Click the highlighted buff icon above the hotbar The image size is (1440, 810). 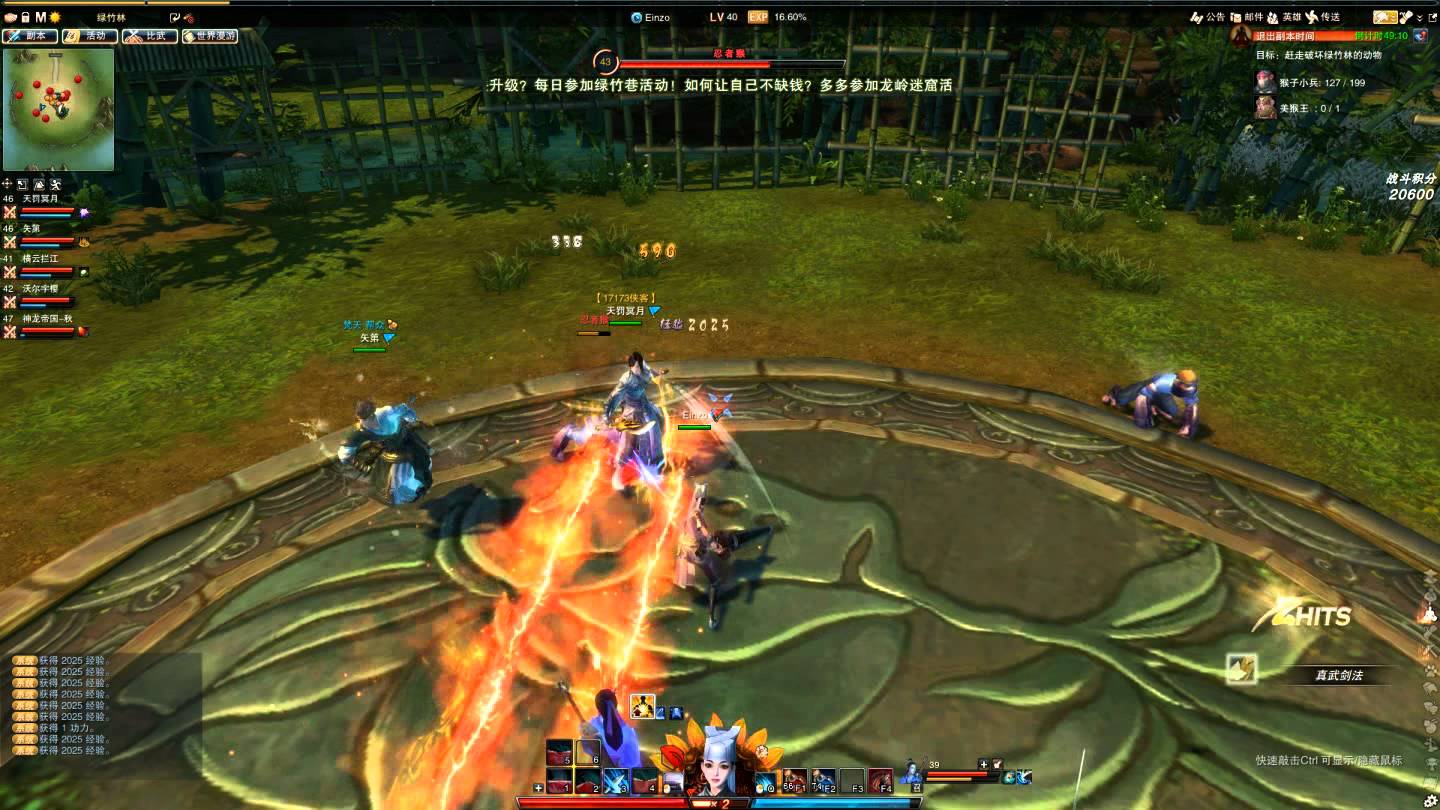642,706
